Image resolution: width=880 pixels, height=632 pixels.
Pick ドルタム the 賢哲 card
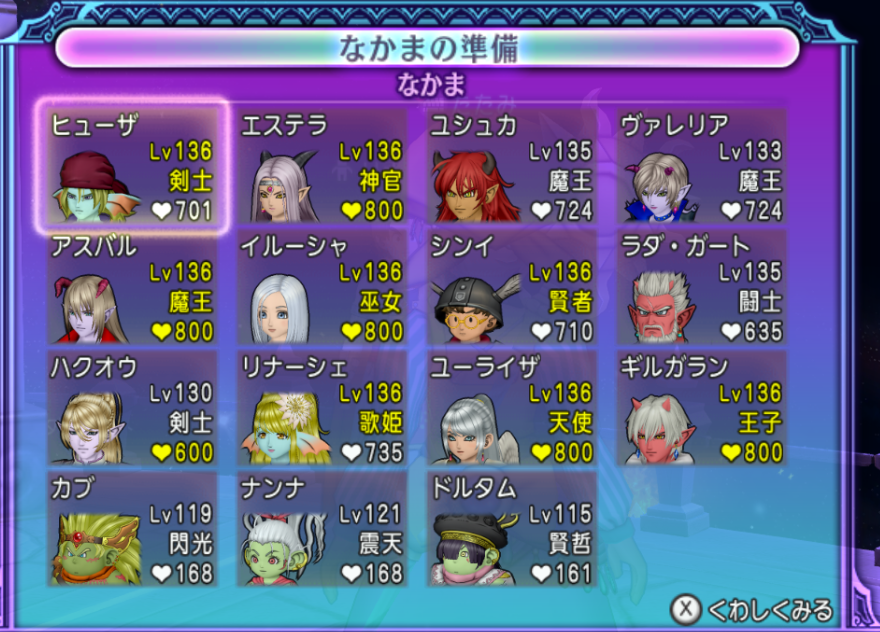click(x=512, y=529)
